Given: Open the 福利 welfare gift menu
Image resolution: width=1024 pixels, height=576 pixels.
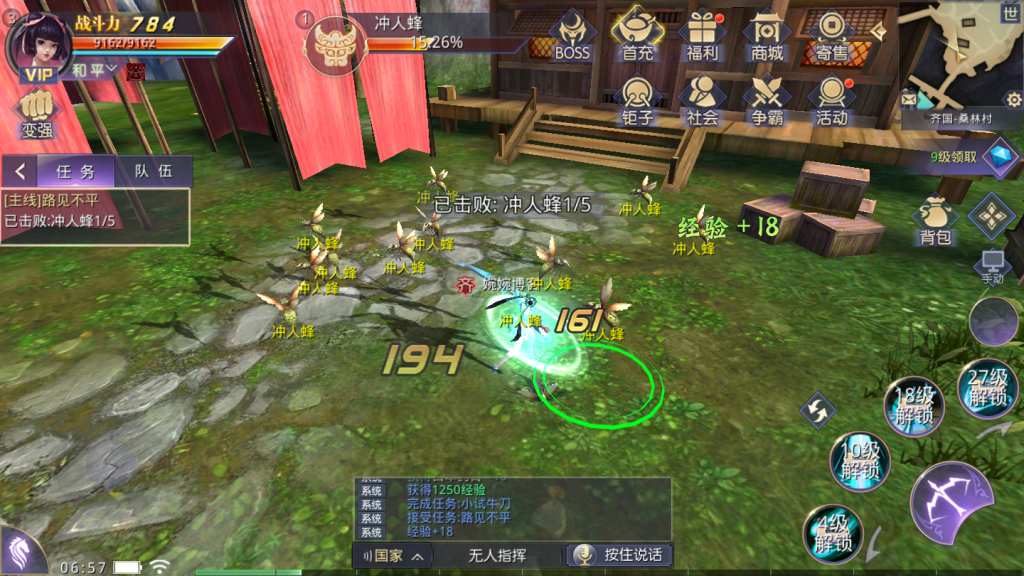Looking at the screenshot, I should [703, 35].
